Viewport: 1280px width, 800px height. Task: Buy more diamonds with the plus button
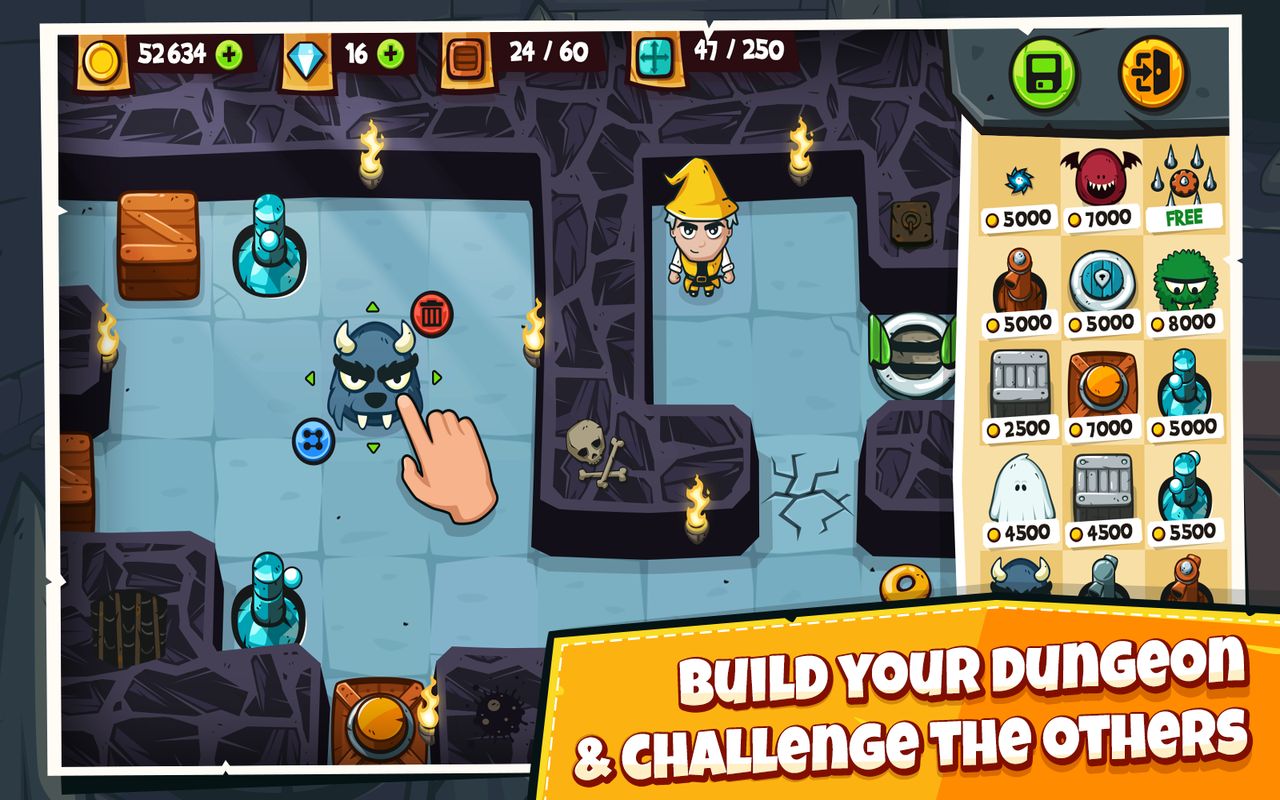(x=391, y=54)
